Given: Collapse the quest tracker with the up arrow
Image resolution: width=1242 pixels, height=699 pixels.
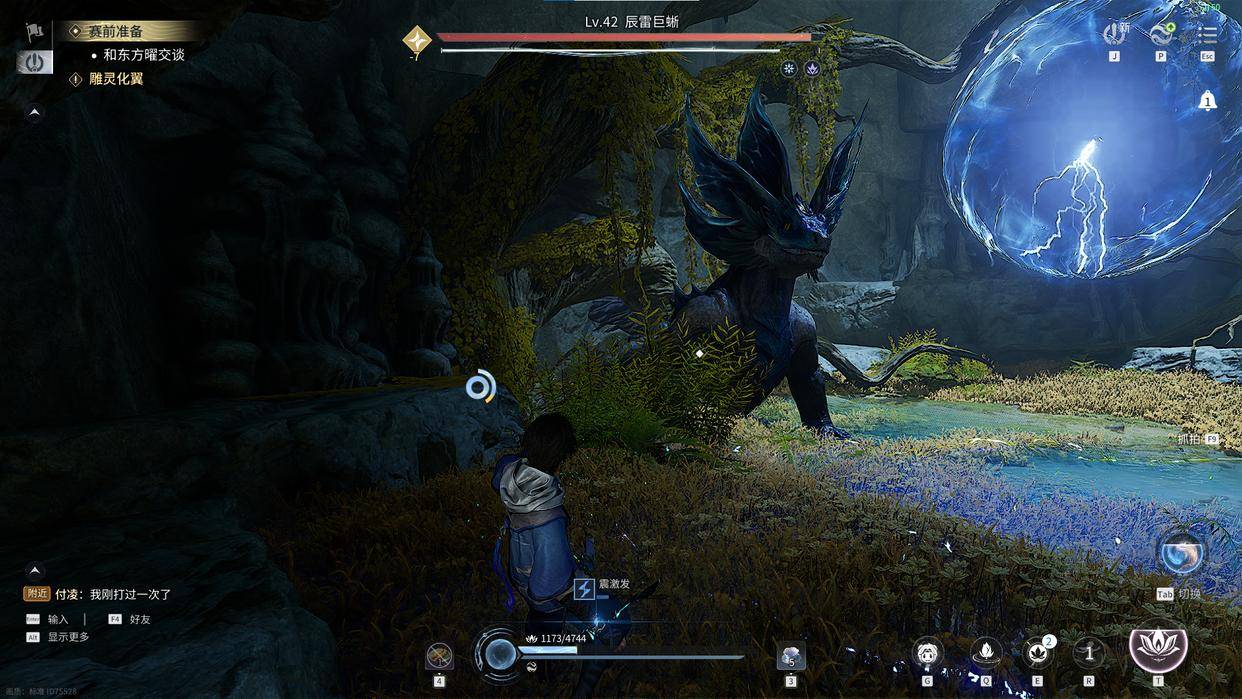Looking at the screenshot, I should click(35, 113).
